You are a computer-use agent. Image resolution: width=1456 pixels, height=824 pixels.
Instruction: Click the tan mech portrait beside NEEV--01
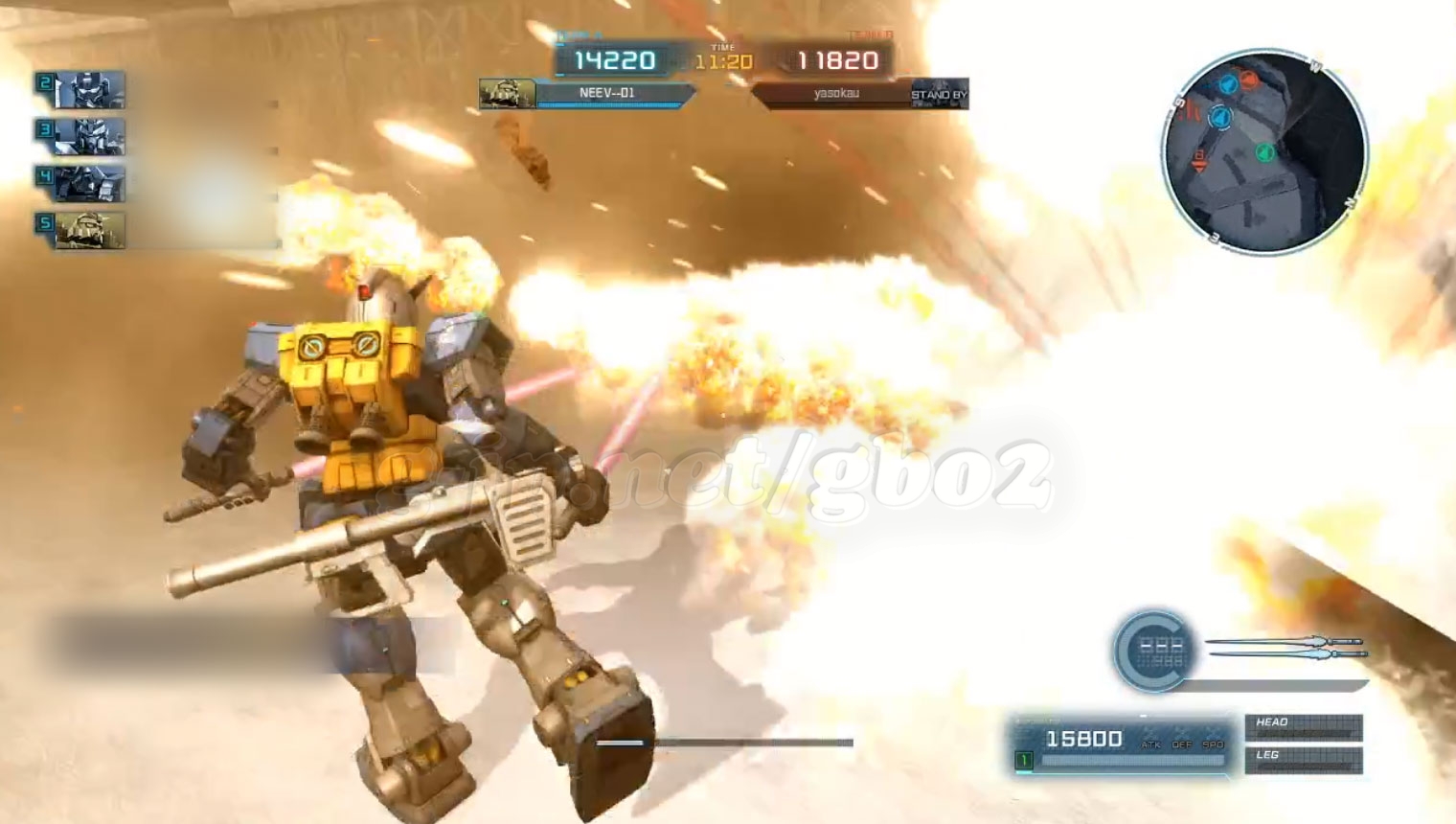tap(507, 94)
